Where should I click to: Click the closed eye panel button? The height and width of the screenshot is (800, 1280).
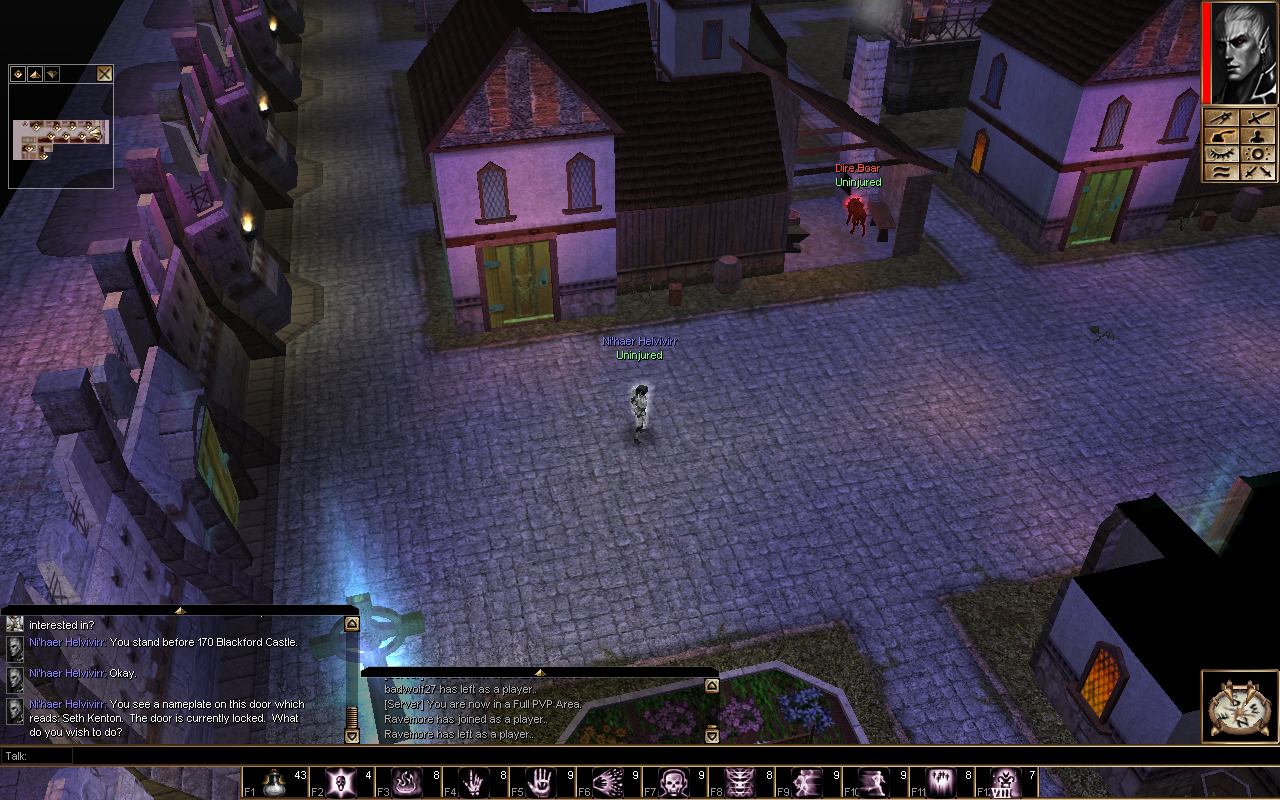click(1221, 154)
